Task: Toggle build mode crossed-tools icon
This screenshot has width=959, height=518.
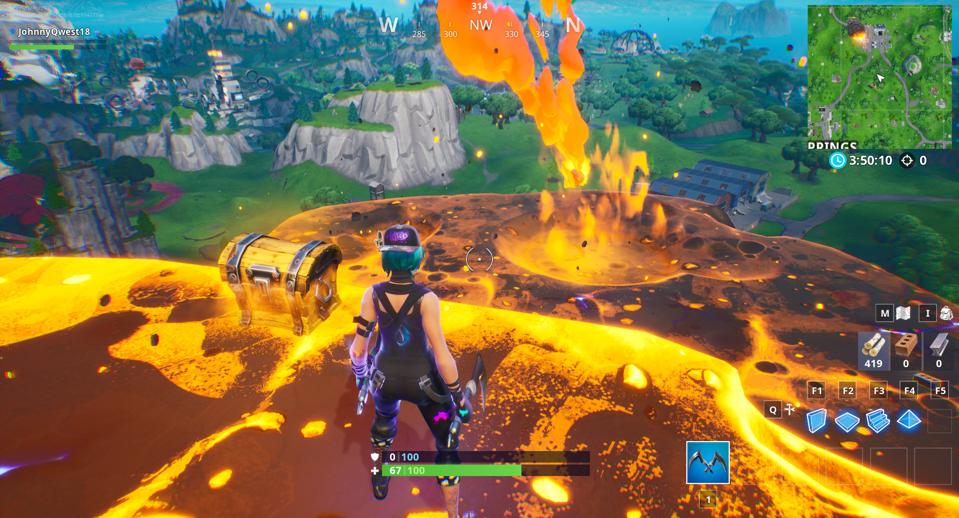Action: 790,409
